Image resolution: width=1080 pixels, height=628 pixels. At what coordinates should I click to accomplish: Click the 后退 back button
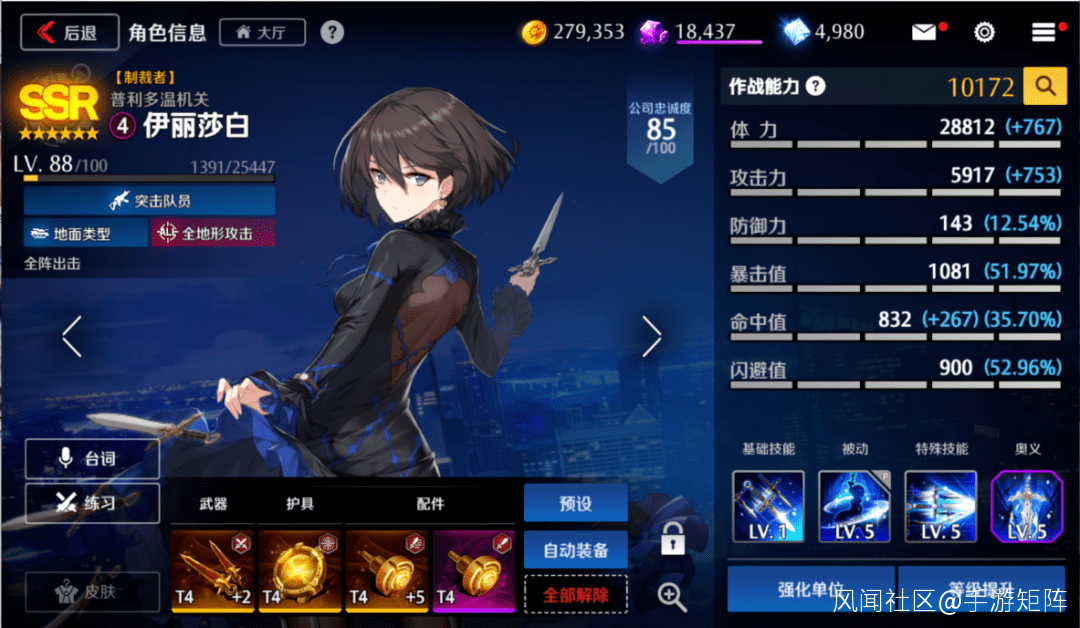pyautogui.click(x=69, y=32)
